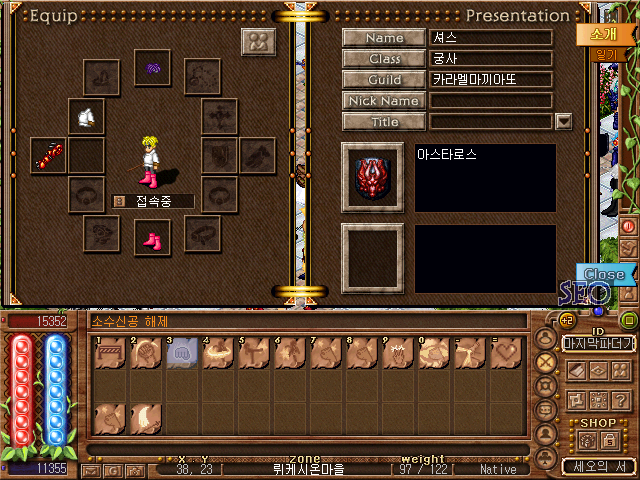Viewport: 640px width, 480px height.
Task: Close the Presentation window
Action: point(604,274)
